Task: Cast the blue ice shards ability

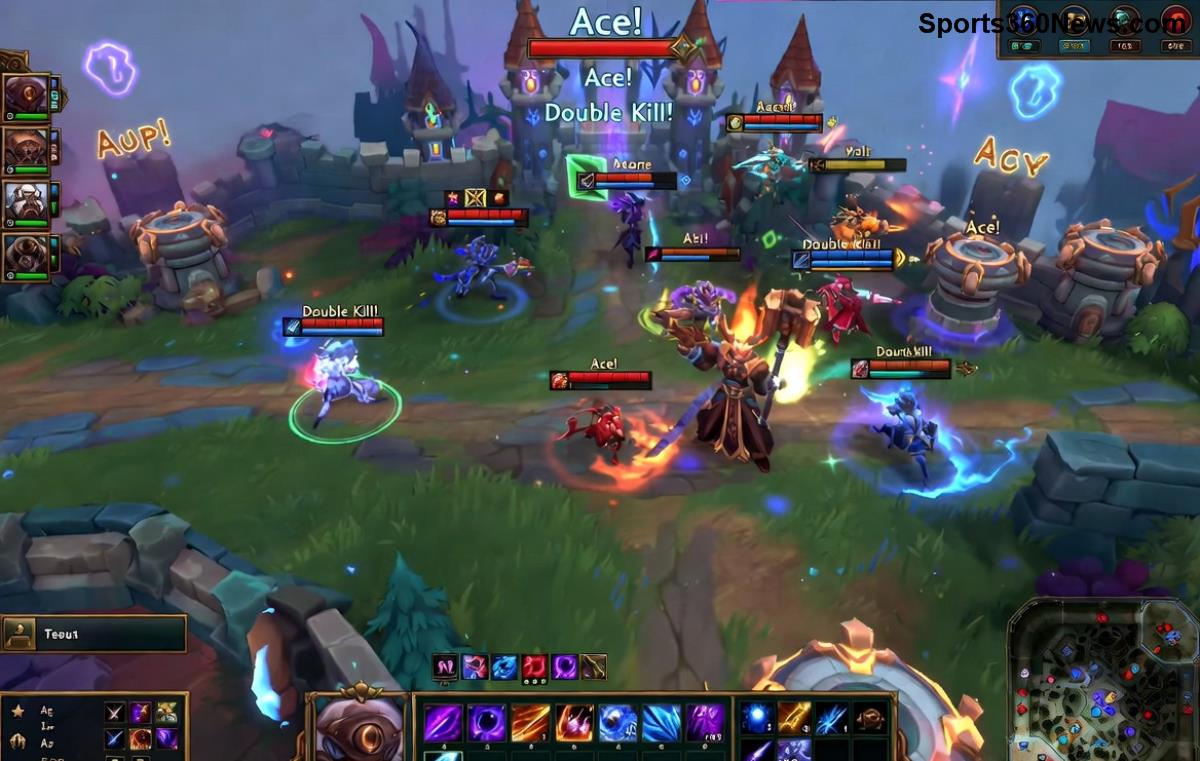Action: click(x=661, y=722)
